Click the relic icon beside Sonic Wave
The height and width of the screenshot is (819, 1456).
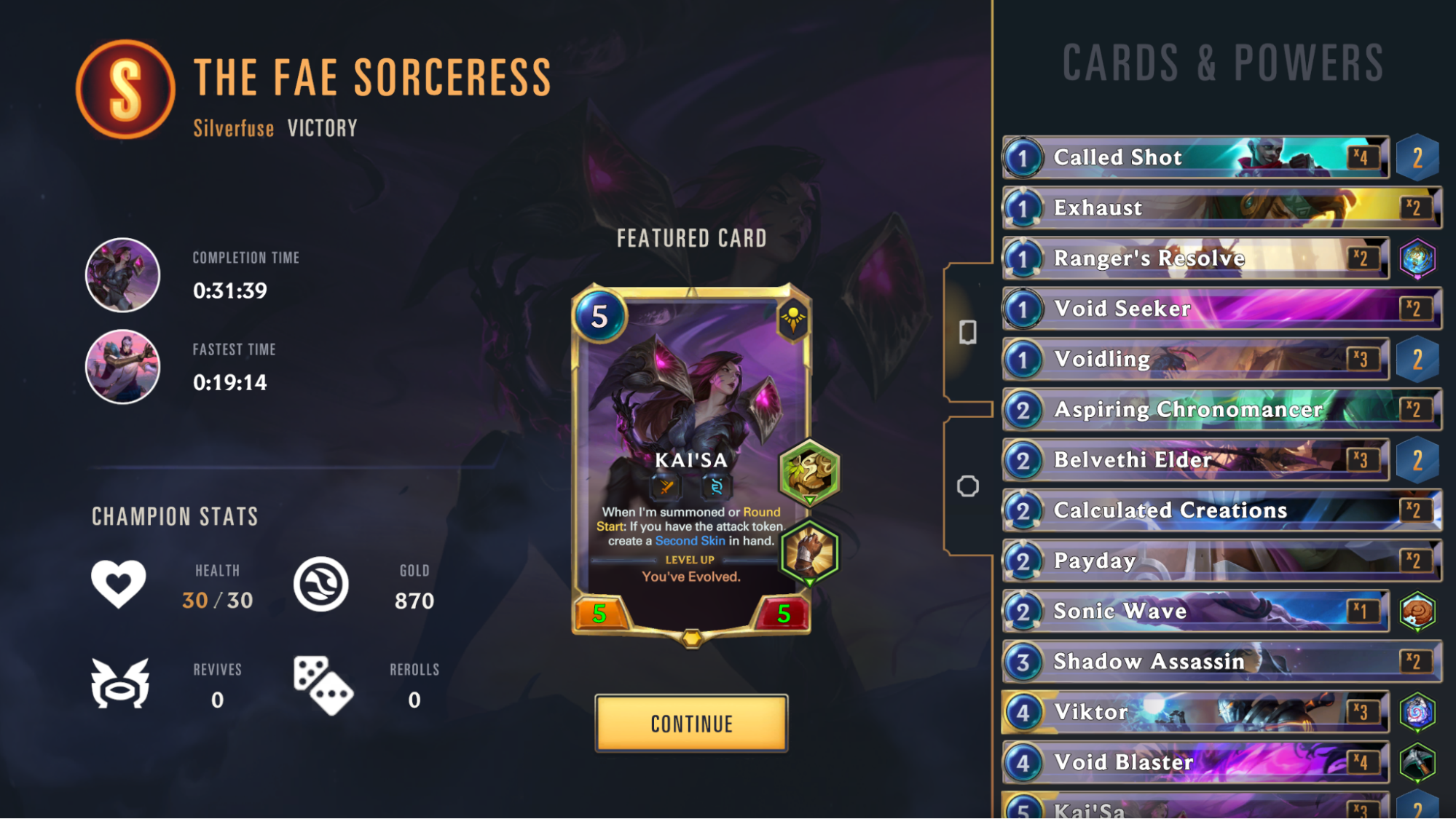pyautogui.click(x=1417, y=610)
